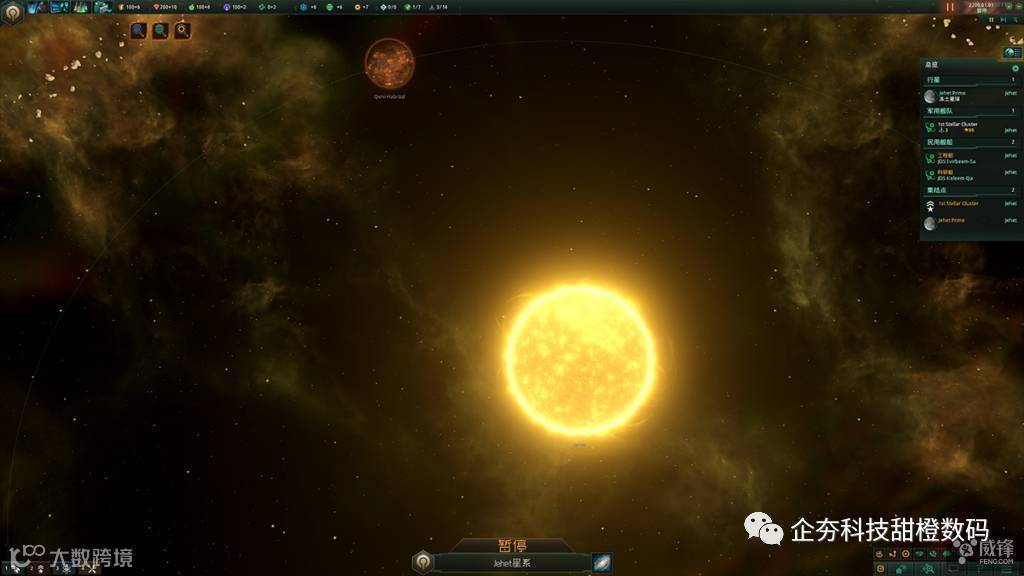1024x576 pixels.
Task: Click the green magnifier icon
Action: (160, 31)
